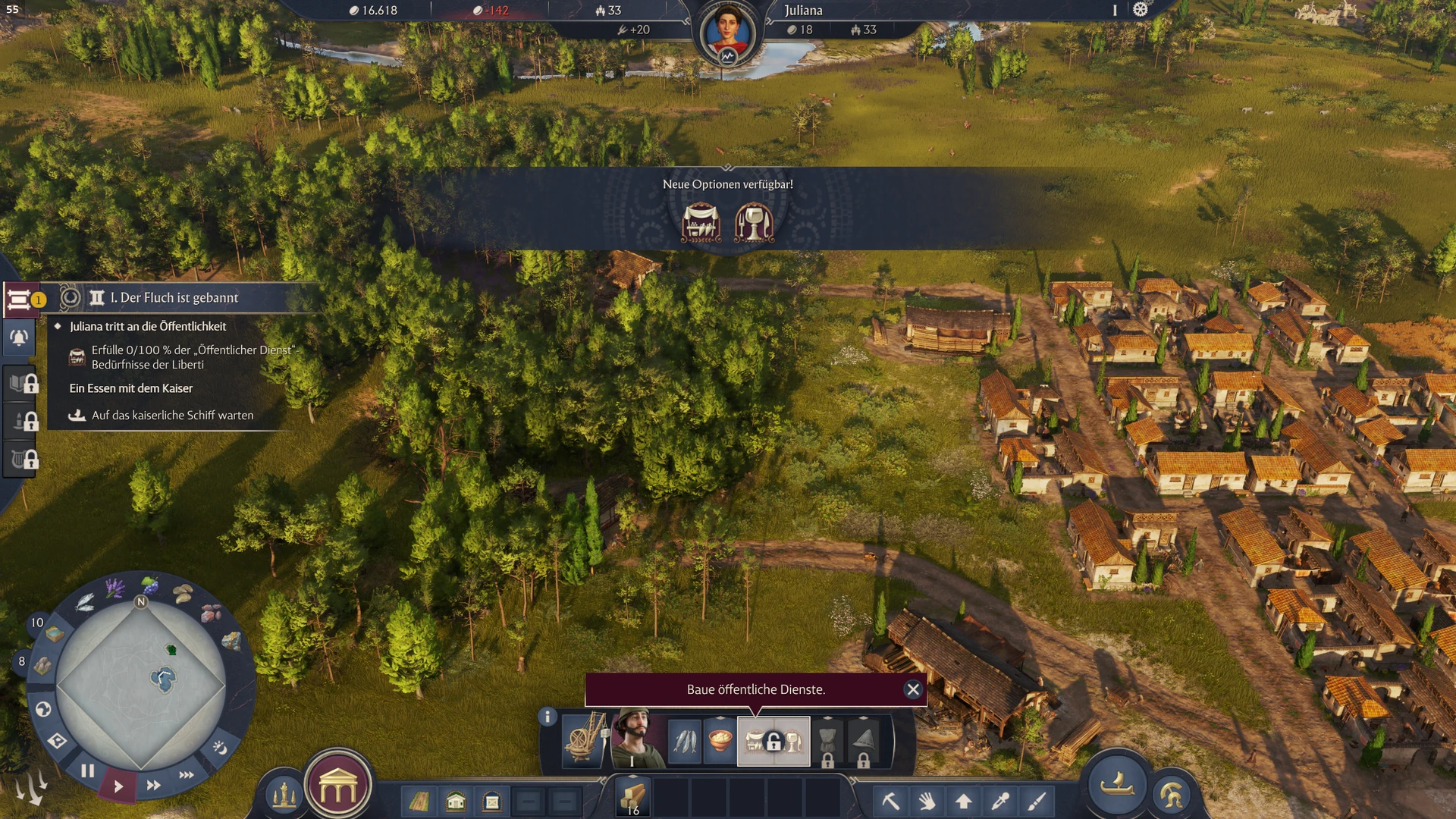Set game speed to triple fast-forward
The image size is (1456, 819).
click(187, 775)
